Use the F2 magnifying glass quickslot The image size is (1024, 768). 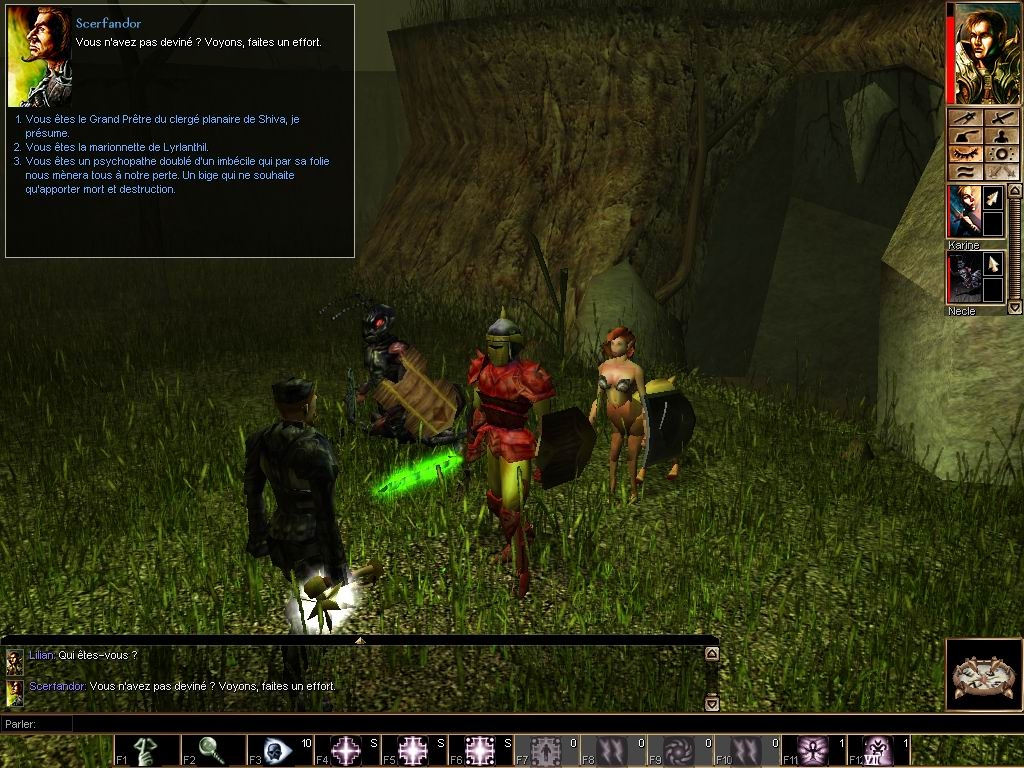point(214,750)
